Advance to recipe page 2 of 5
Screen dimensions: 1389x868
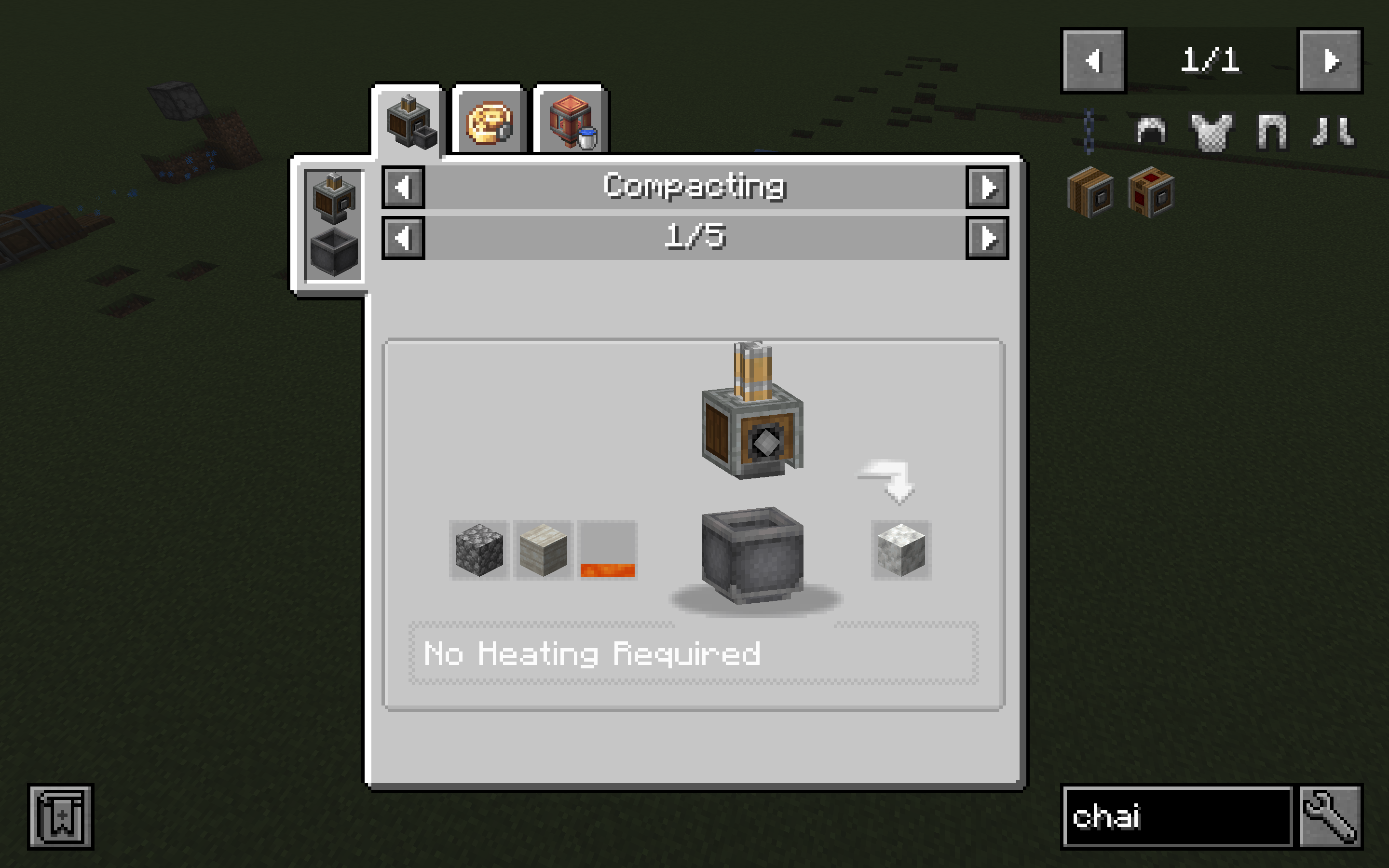(x=987, y=238)
